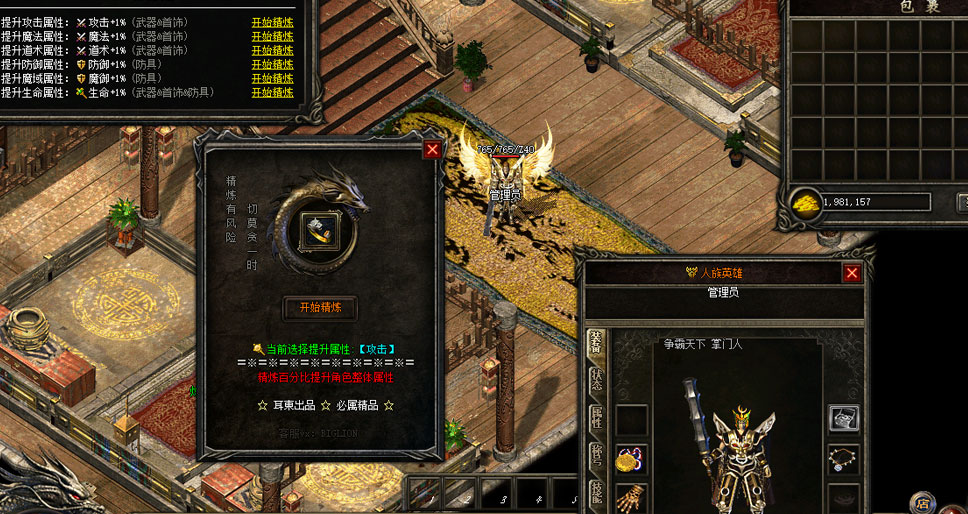
Task: Start refining the magic (魔法) attribute link
Action: [272, 35]
